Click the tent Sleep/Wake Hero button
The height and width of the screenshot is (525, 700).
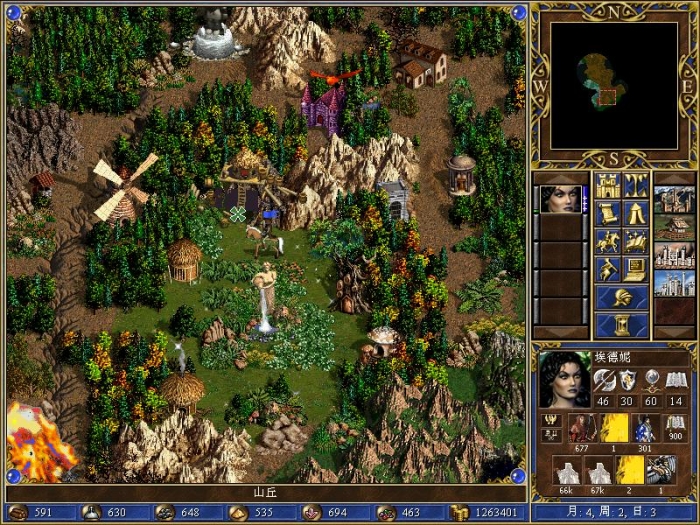click(636, 213)
